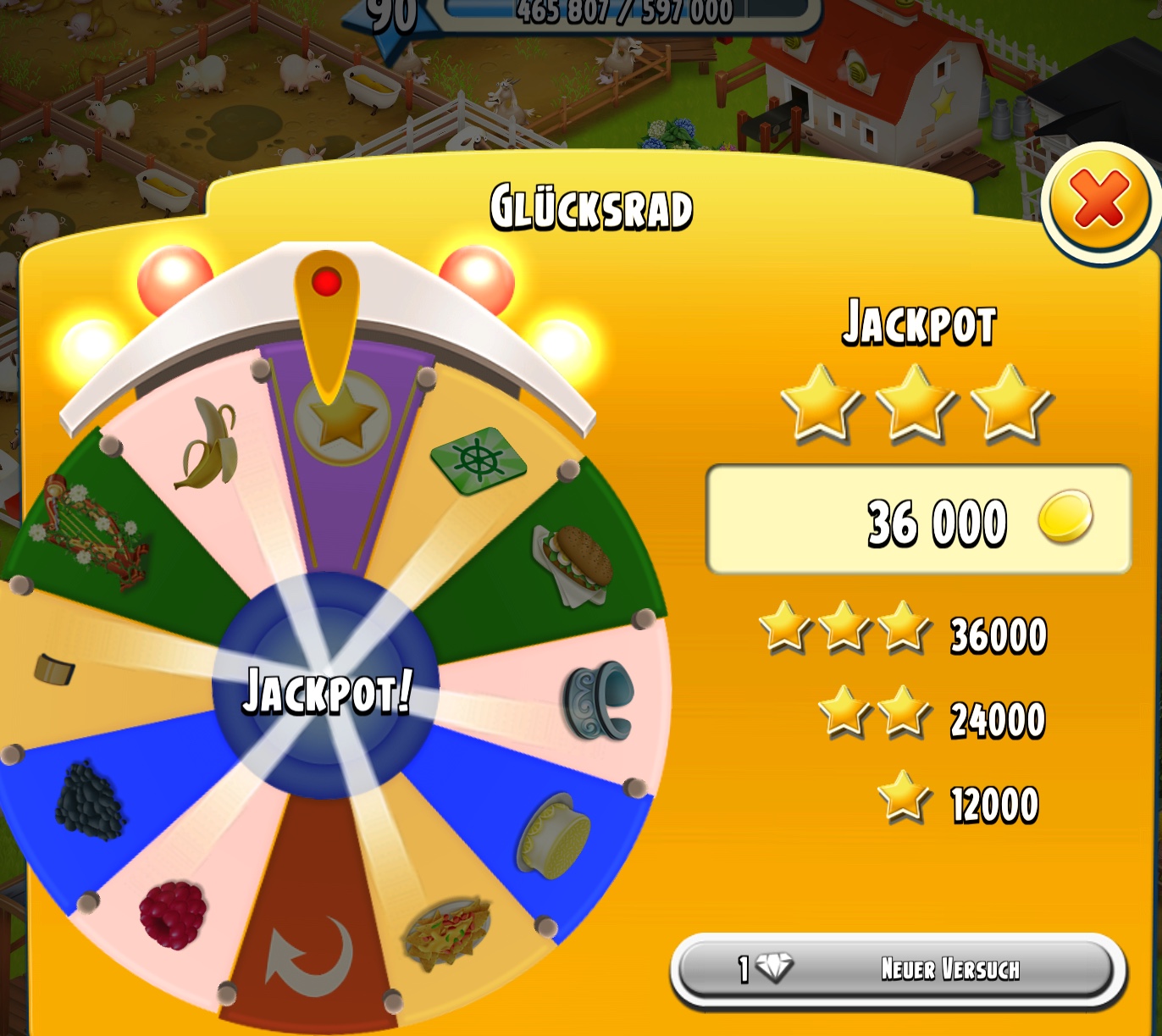Close the Glücksrad window
The width and height of the screenshot is (1162, 1036).
coord(1098,202)
